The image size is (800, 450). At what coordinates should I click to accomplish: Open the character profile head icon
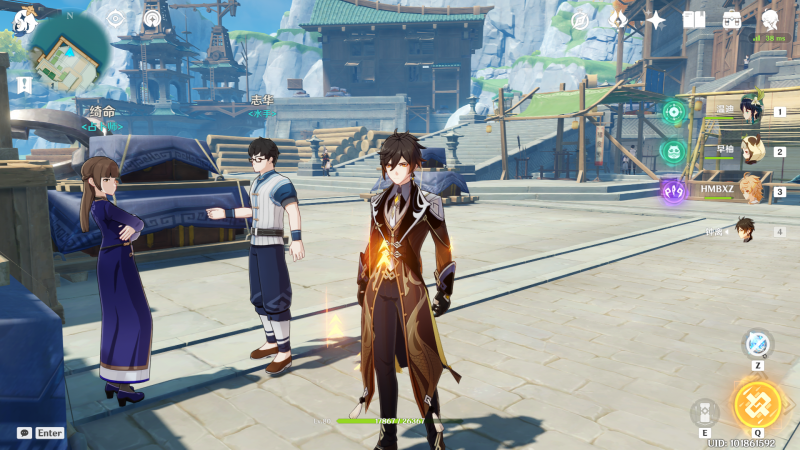click(x=770, y=19)
